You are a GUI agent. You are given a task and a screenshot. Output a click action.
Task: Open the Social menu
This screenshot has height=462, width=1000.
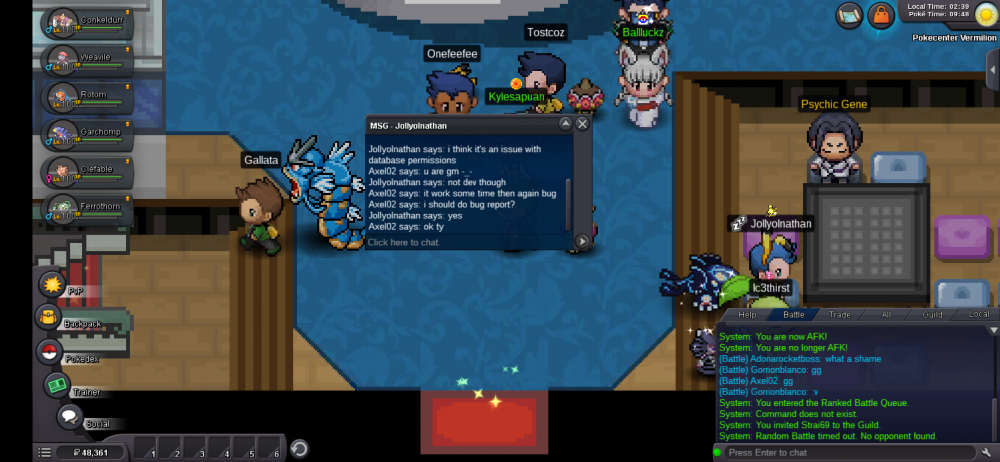(70, 417)
